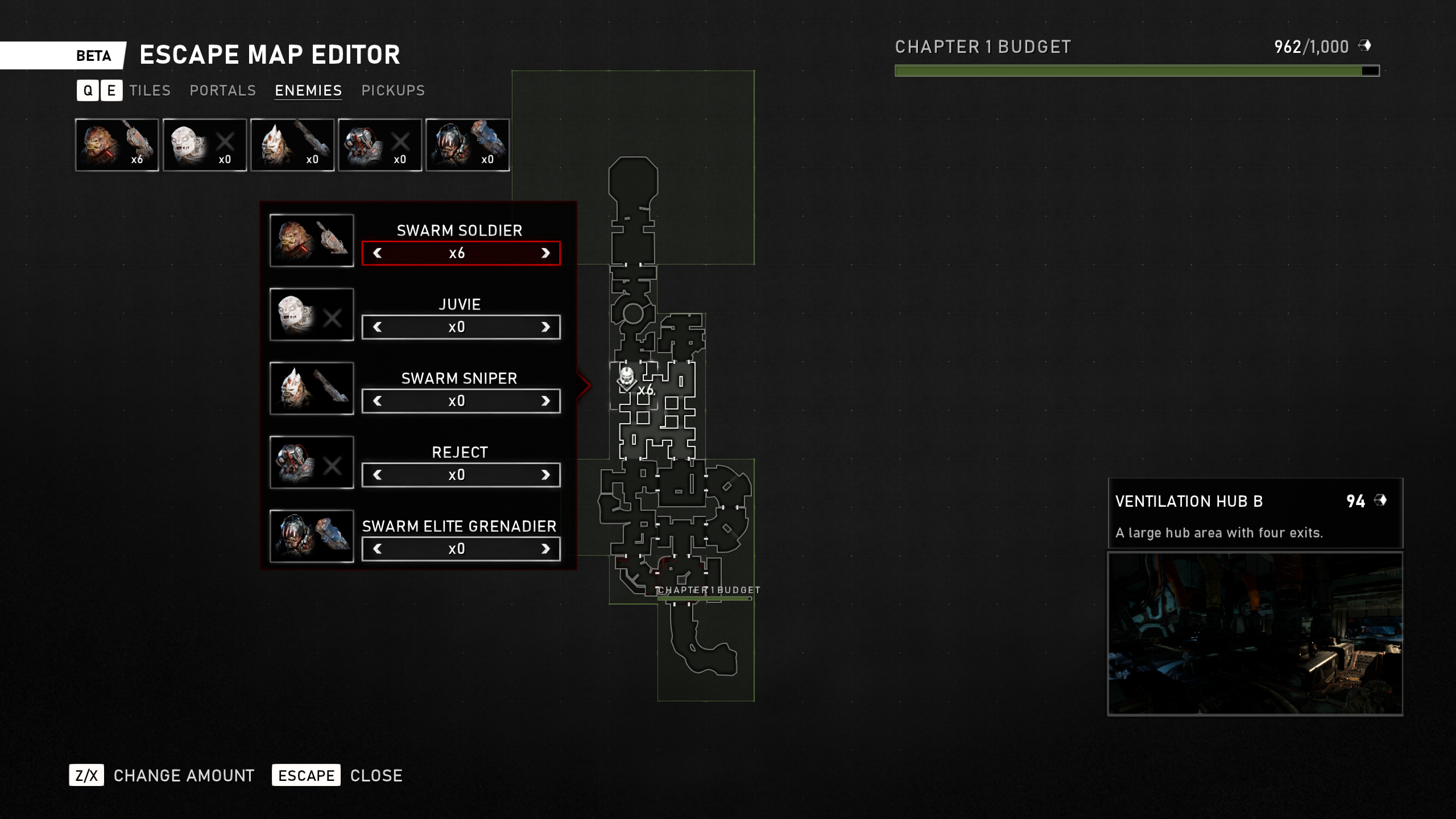View the Ventilation Hub B preview image

pyautogui.click(x=1255, y=634)
